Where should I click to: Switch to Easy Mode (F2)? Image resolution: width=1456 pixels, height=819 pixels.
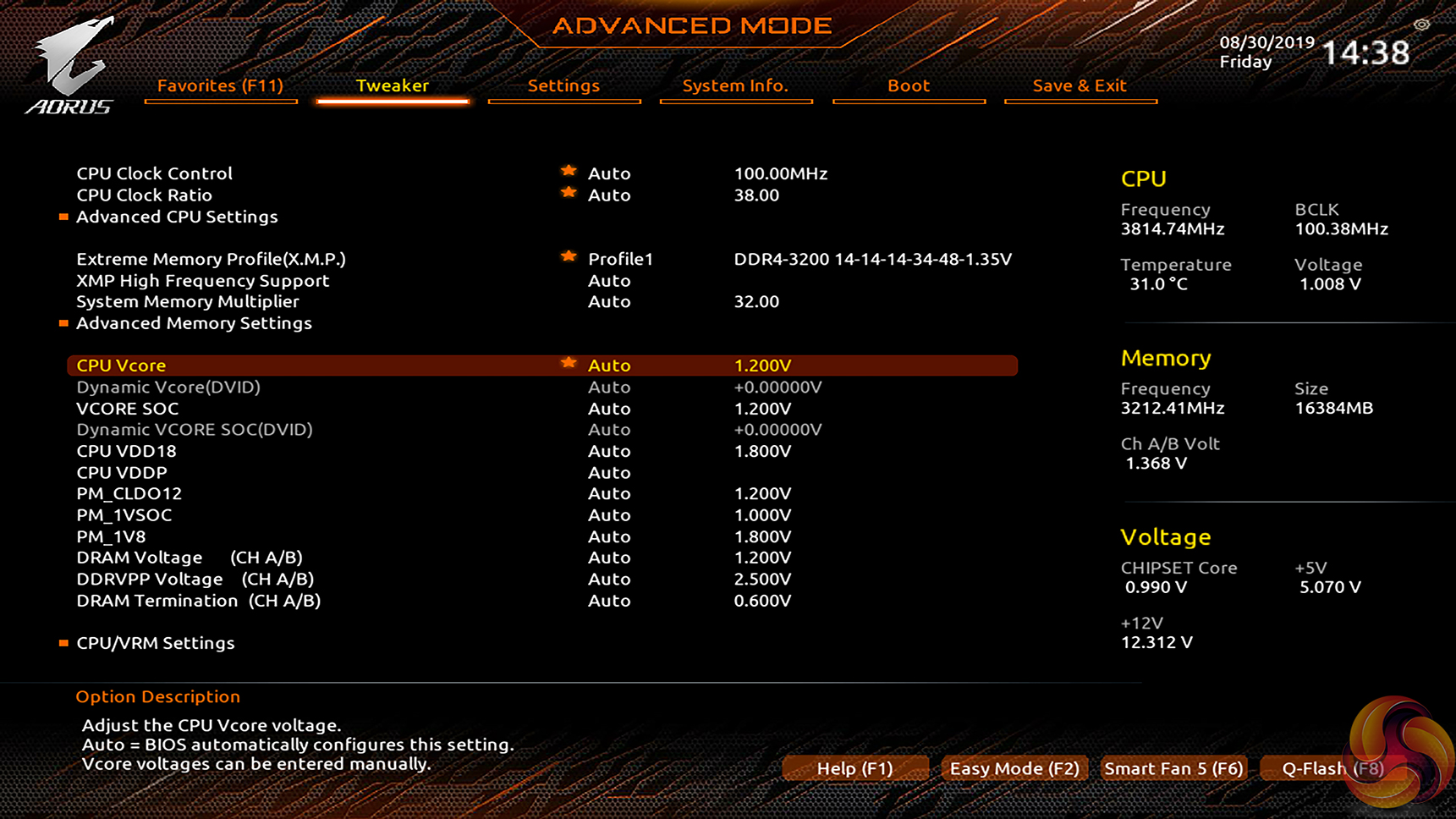click(1014, 768)
